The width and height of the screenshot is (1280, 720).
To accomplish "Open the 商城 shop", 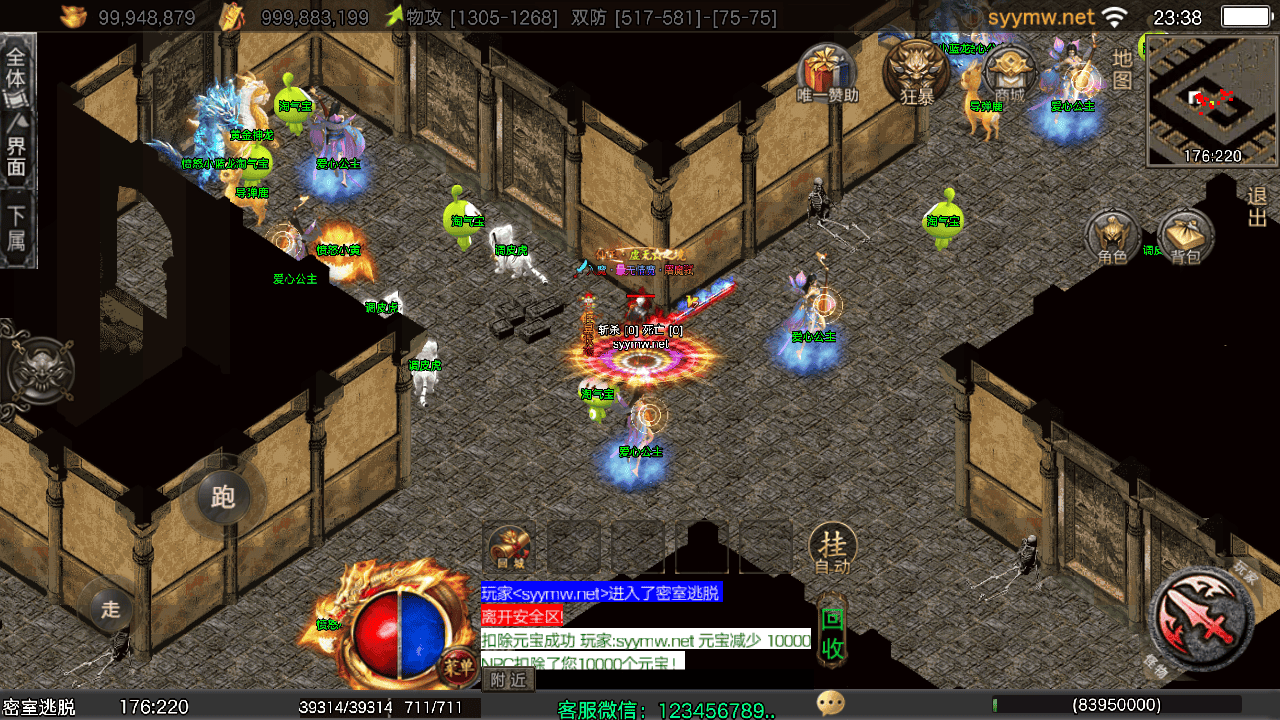I will point(1008,74).
